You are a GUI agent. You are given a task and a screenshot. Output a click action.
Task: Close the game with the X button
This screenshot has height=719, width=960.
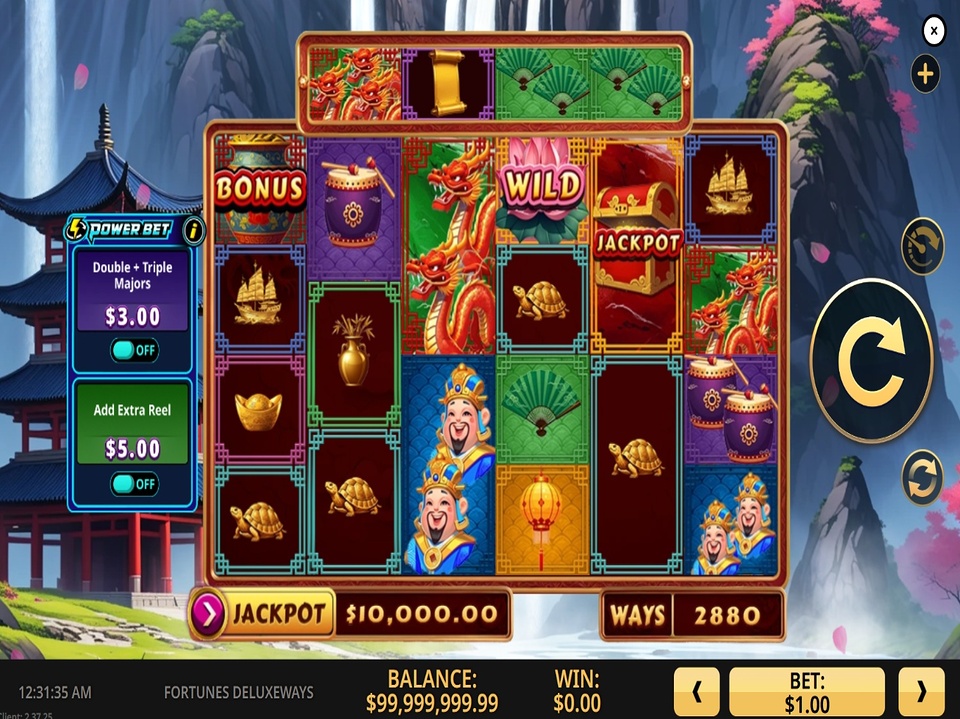(933, 32)
